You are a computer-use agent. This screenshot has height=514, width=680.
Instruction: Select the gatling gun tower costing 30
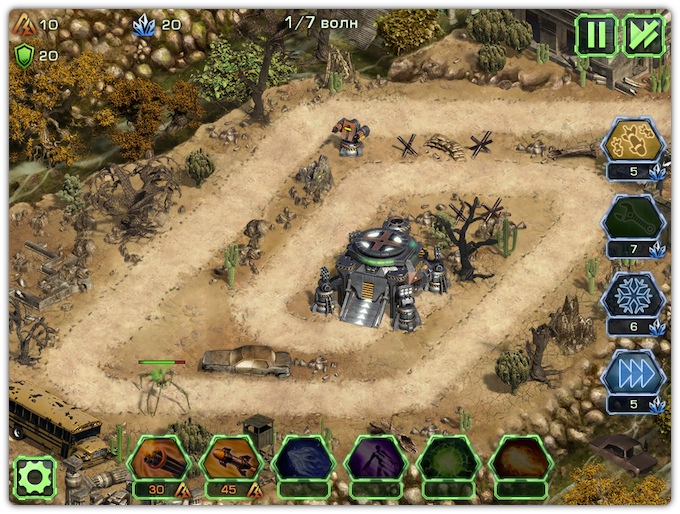[159, 460]
